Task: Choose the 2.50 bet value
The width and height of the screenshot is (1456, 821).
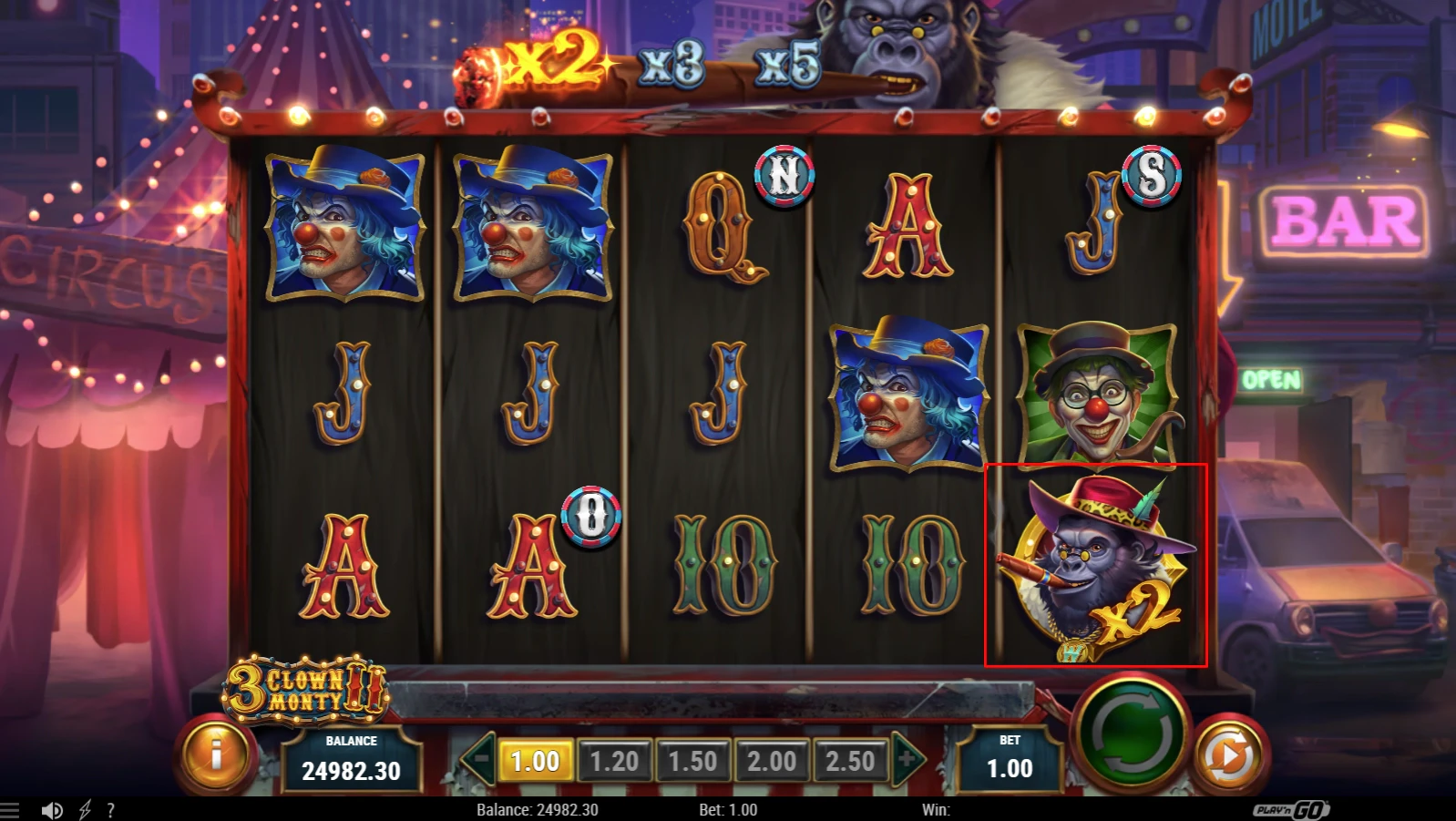Action: (x=852, y=760)
